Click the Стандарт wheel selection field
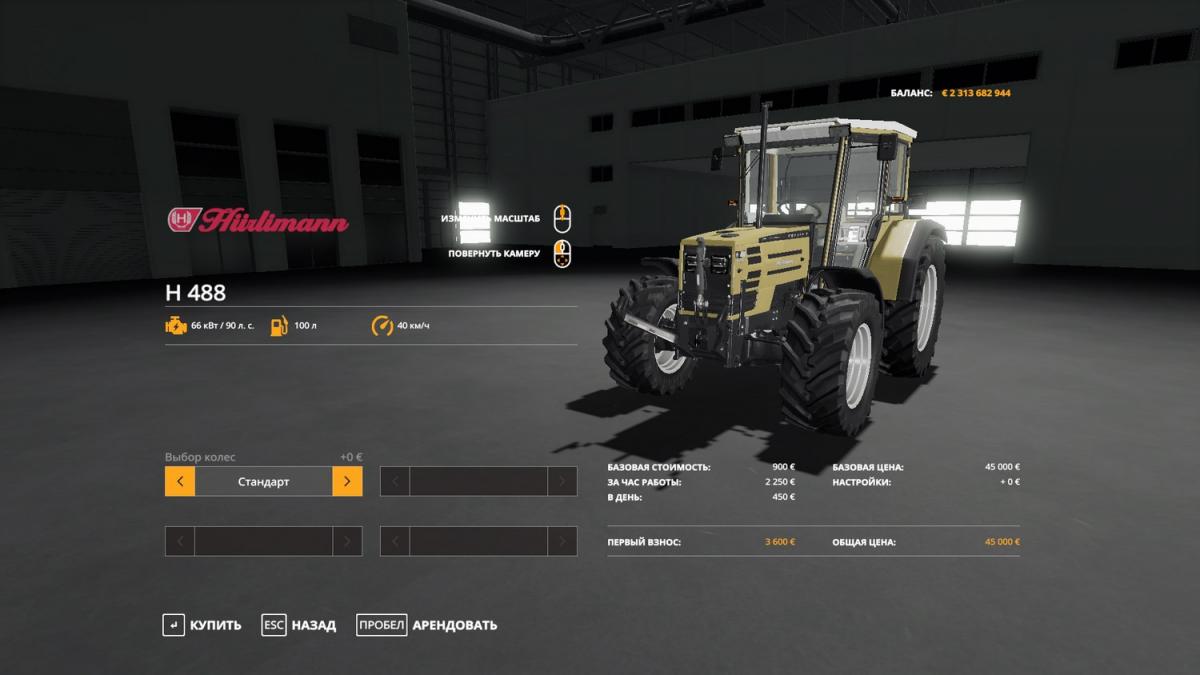 tap(264, 481)
